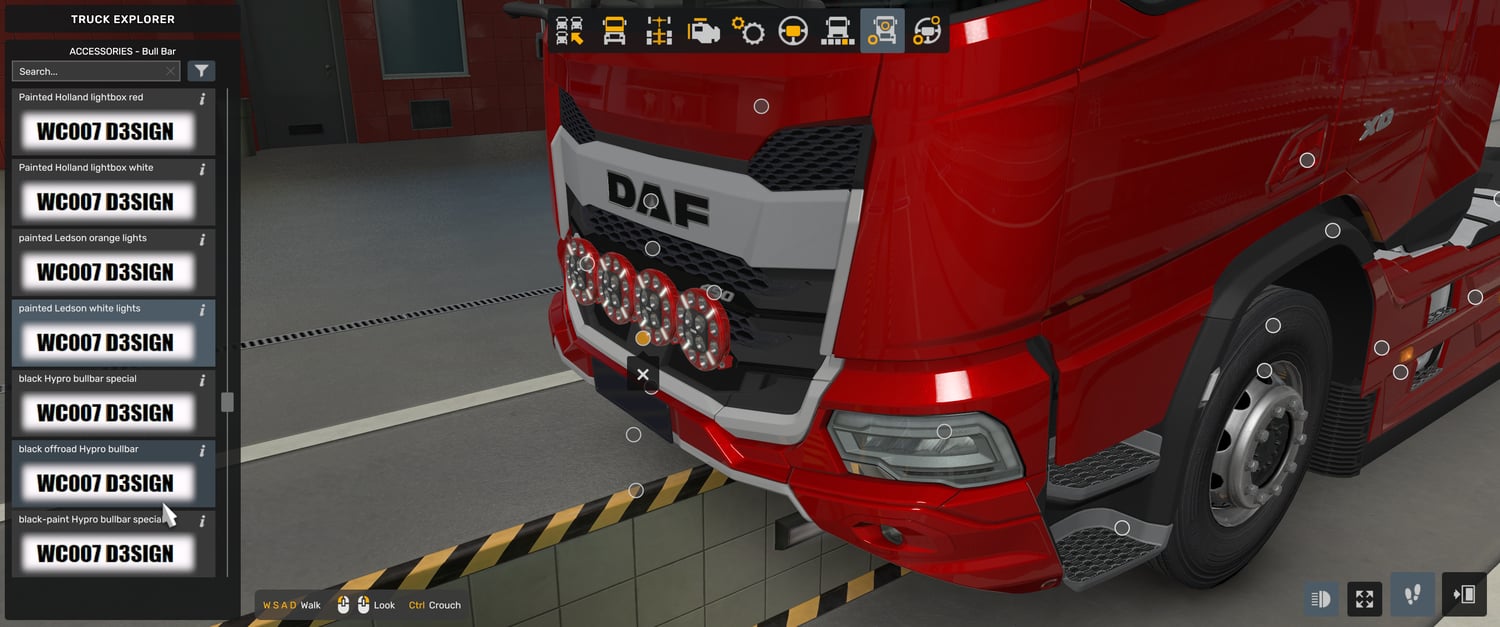Toggle the truck headlights button
Screen dimensions: 1500x627
1321,599
